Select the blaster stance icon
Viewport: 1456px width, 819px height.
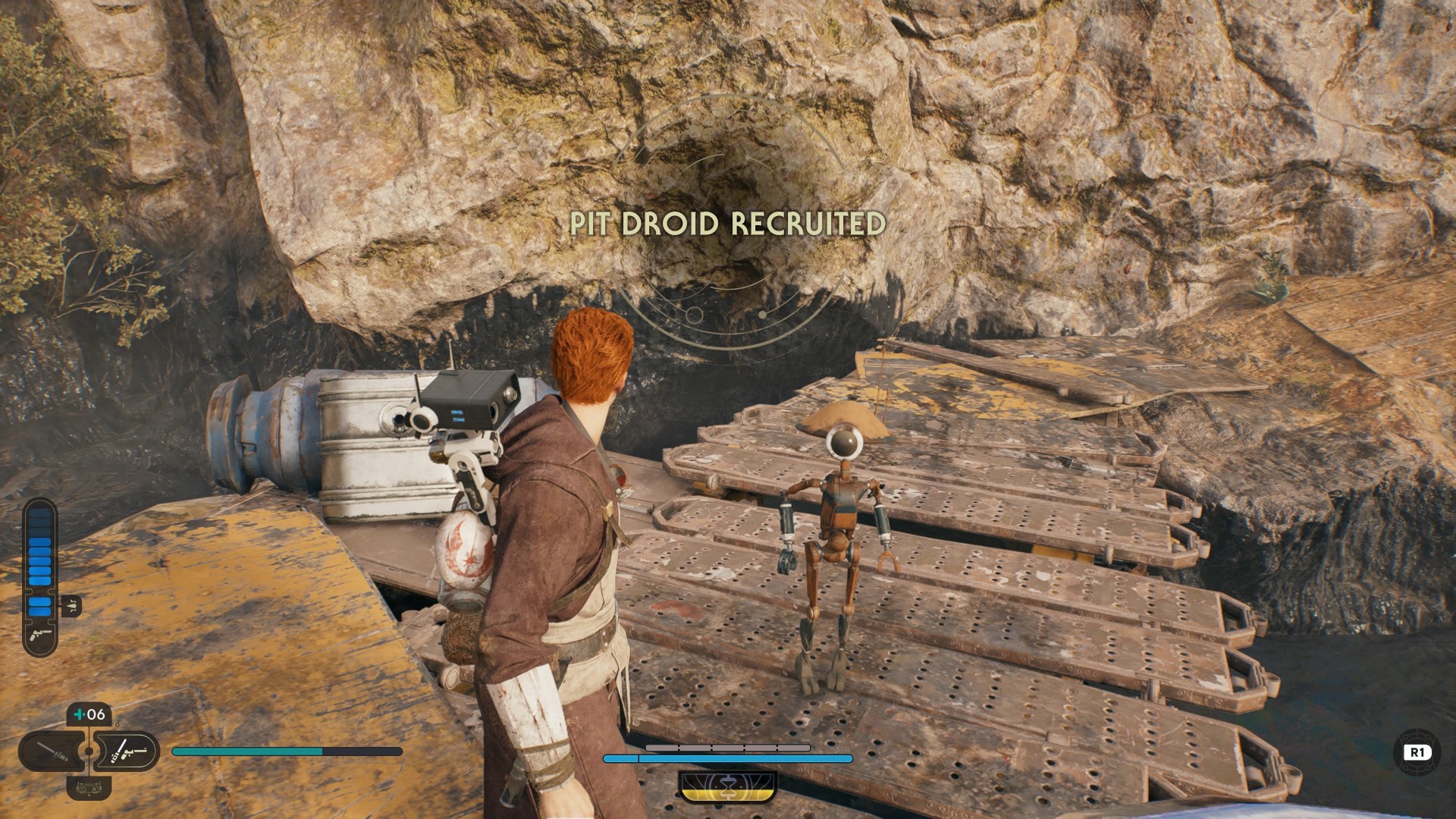[127, 752]
